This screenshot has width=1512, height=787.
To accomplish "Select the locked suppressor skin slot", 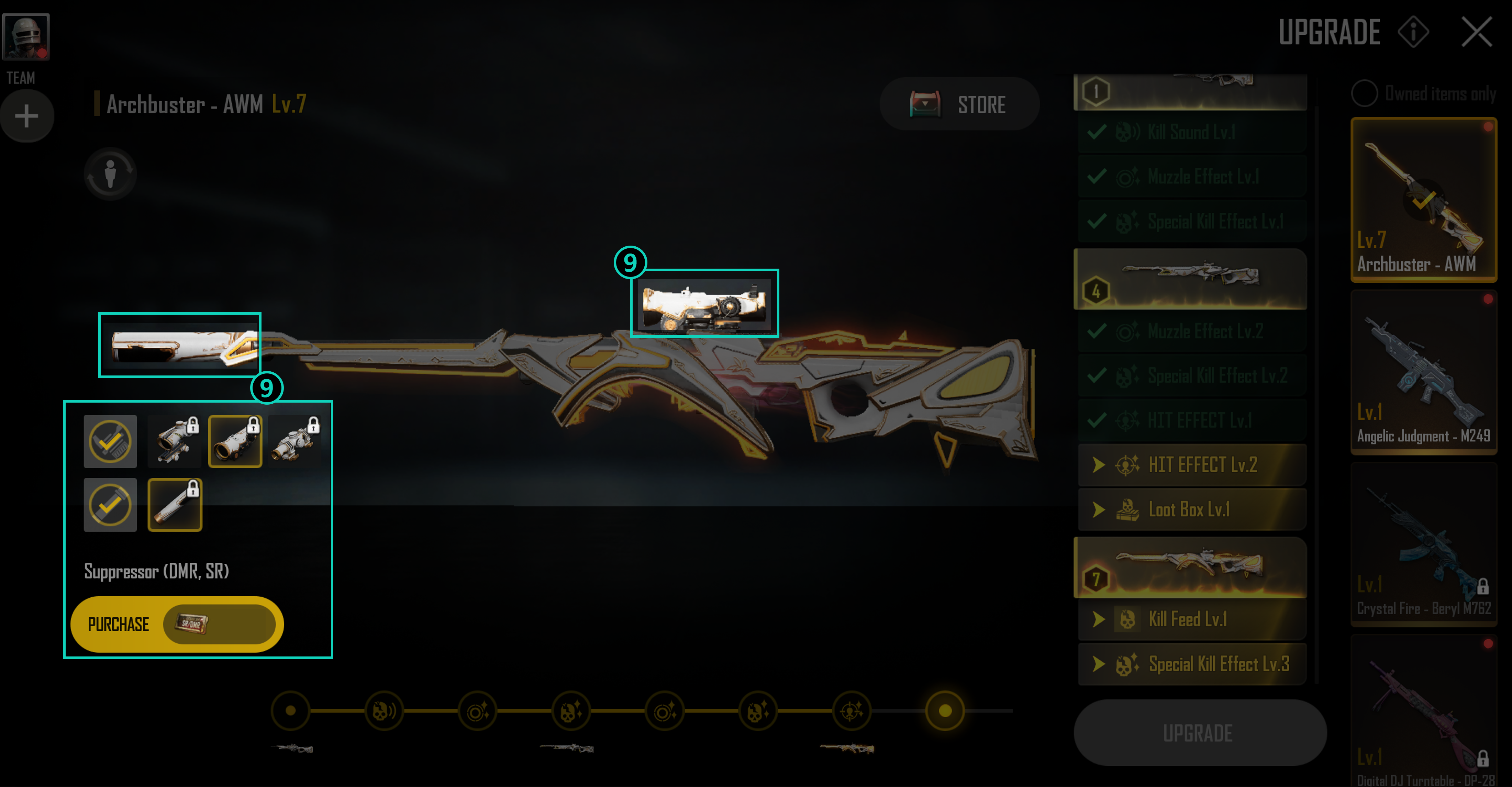I will point(175,505).
